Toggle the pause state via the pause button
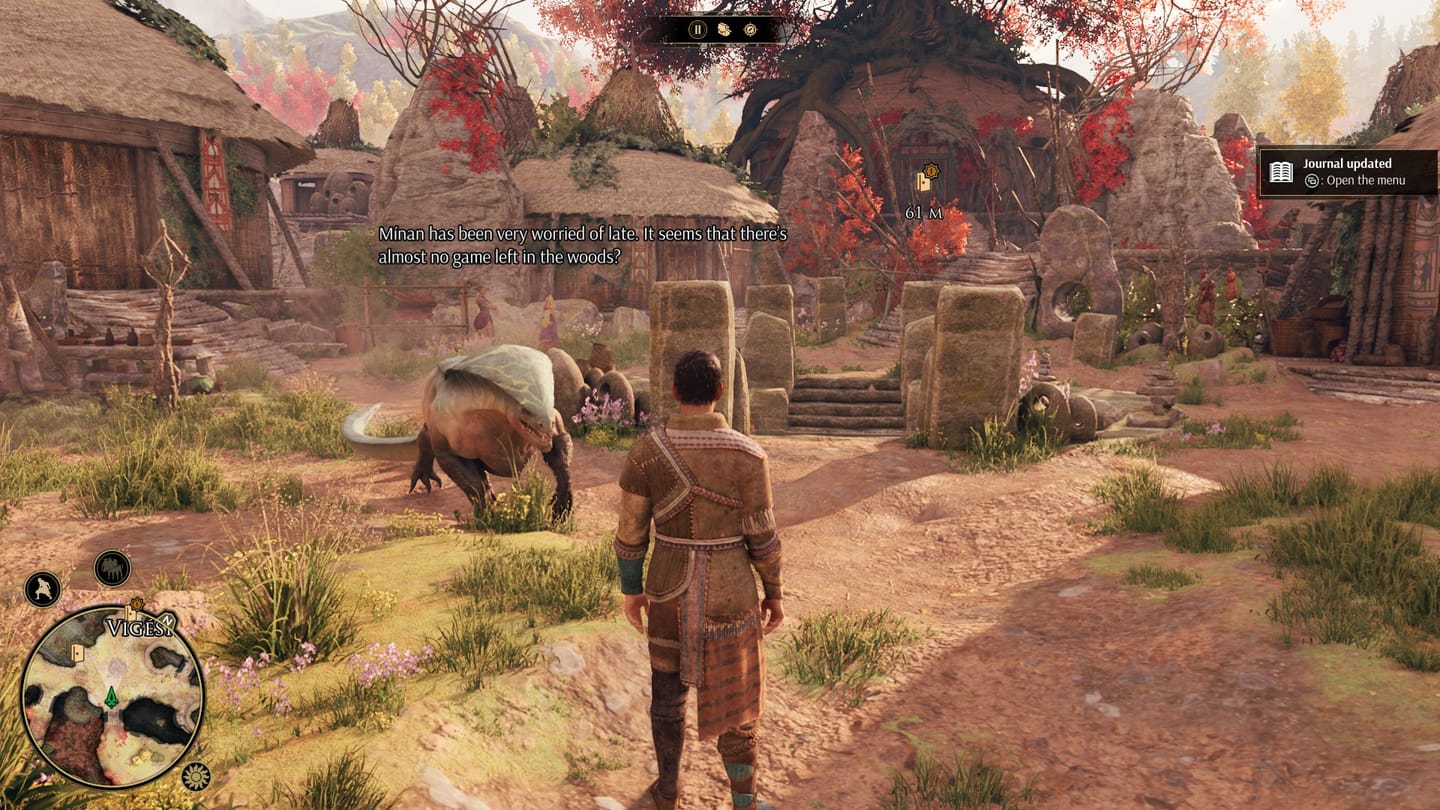Image resolution: width=1440 pixels, height=810 pixels. 697,31
